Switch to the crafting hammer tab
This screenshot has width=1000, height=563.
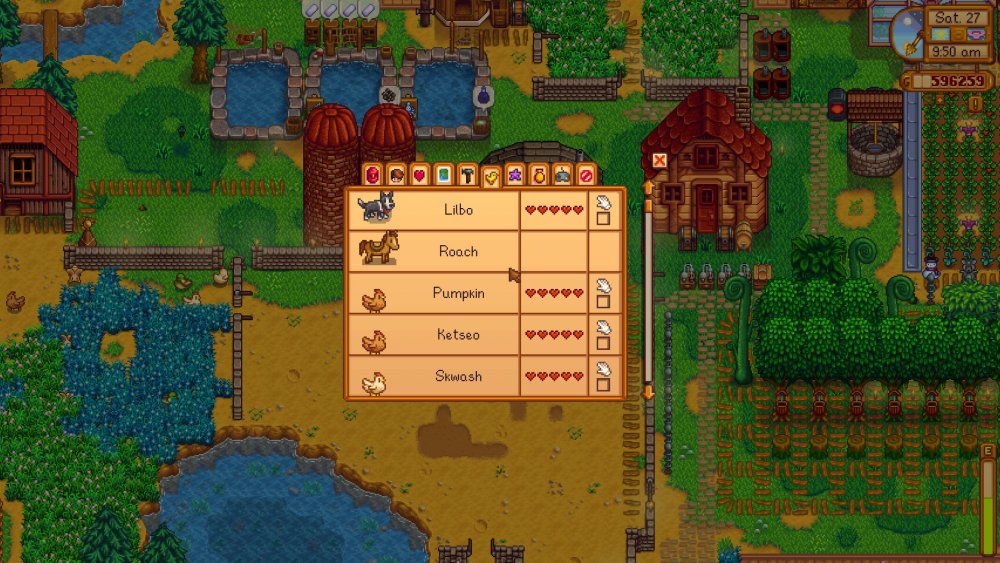point(467,175)
